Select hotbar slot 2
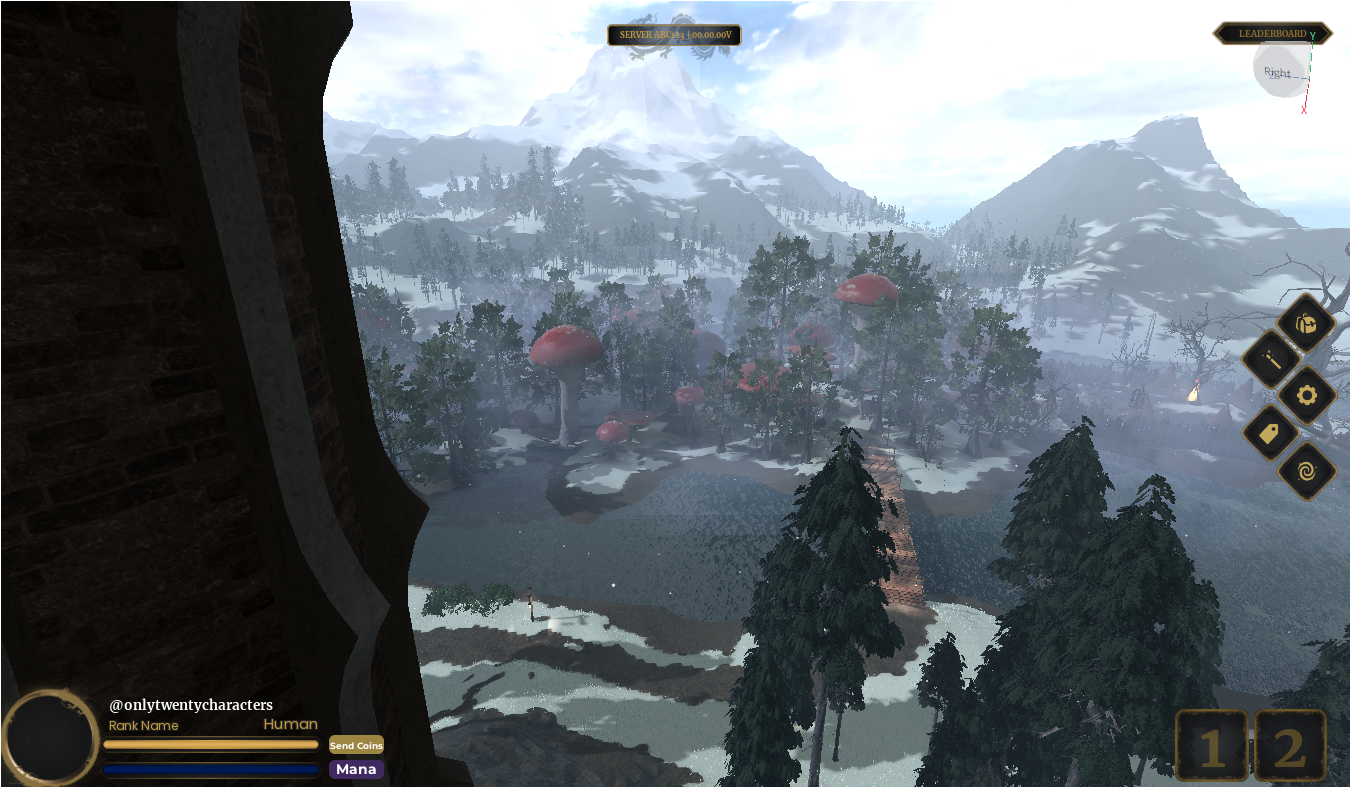Image resolution: width=1351 pixels, height=788 pixels. 1290,746
